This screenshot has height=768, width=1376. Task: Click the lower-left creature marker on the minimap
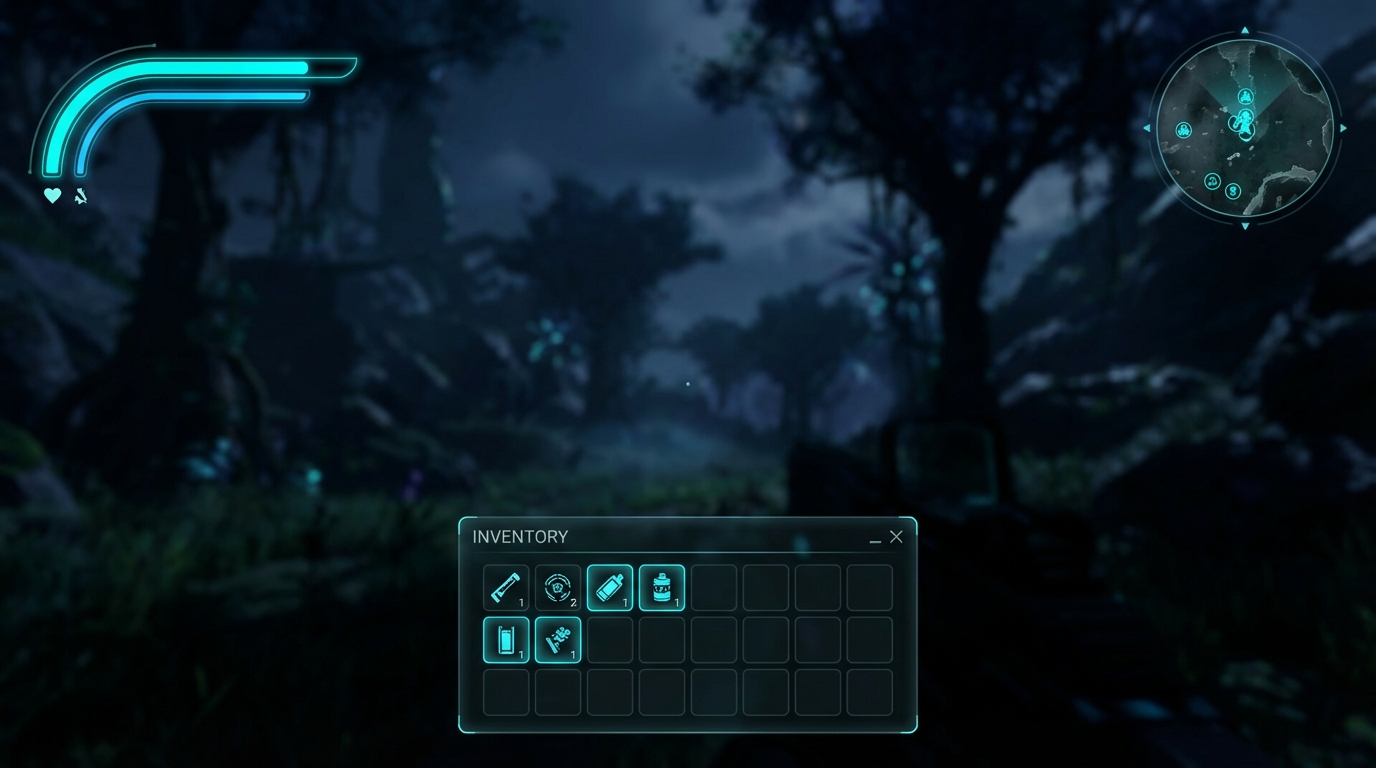(x=1213, y=181)
